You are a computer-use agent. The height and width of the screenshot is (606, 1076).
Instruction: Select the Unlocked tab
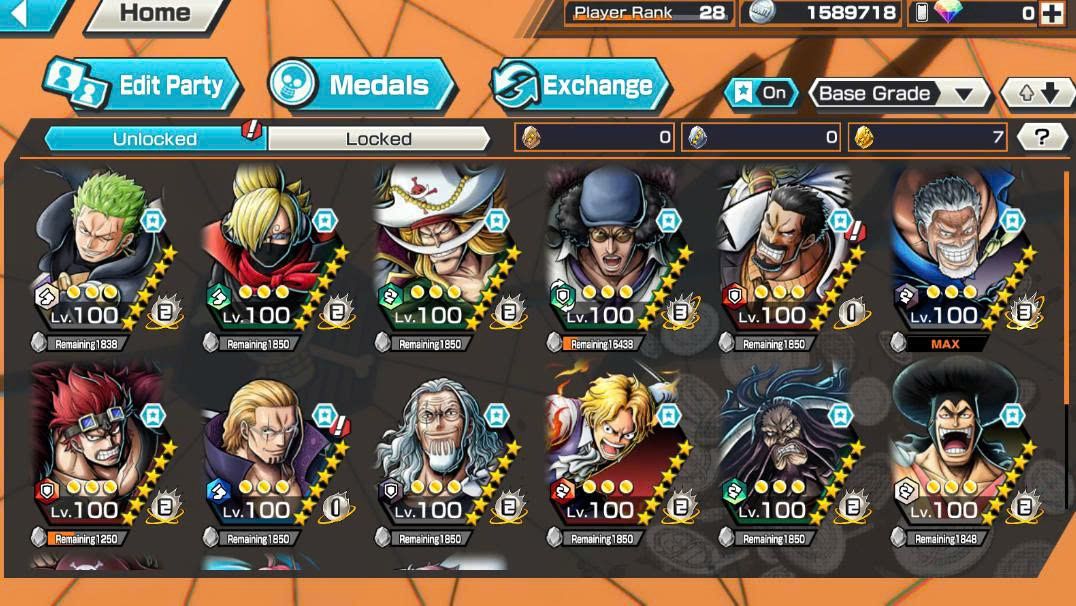tap(154, 139)
